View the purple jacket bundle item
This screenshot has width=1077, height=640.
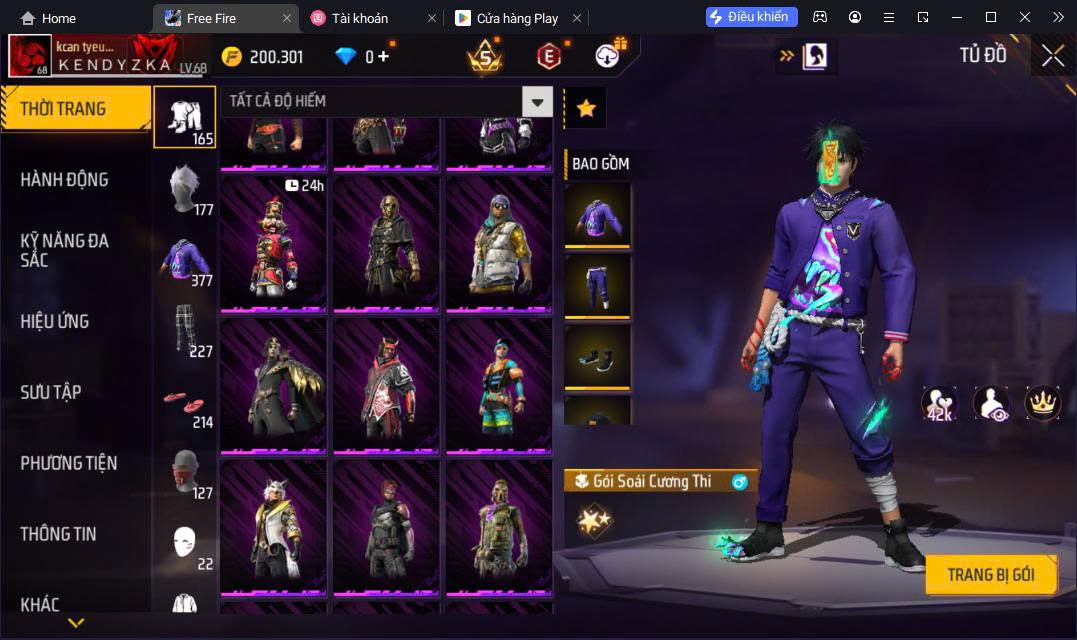pyautogui.click(x=597, y=214)
